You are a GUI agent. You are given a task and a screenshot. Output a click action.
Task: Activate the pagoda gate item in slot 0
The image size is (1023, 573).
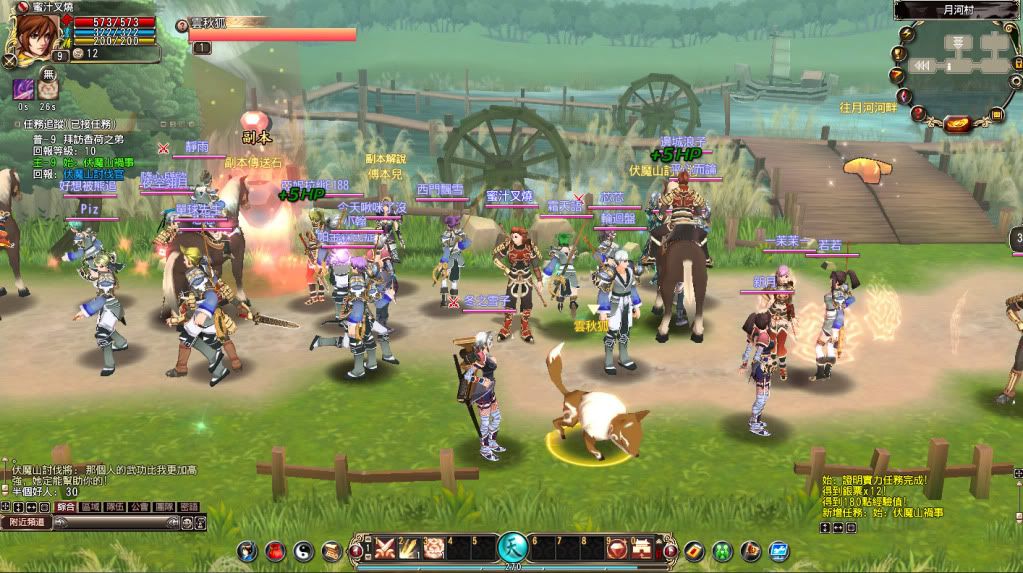point(641,548)
